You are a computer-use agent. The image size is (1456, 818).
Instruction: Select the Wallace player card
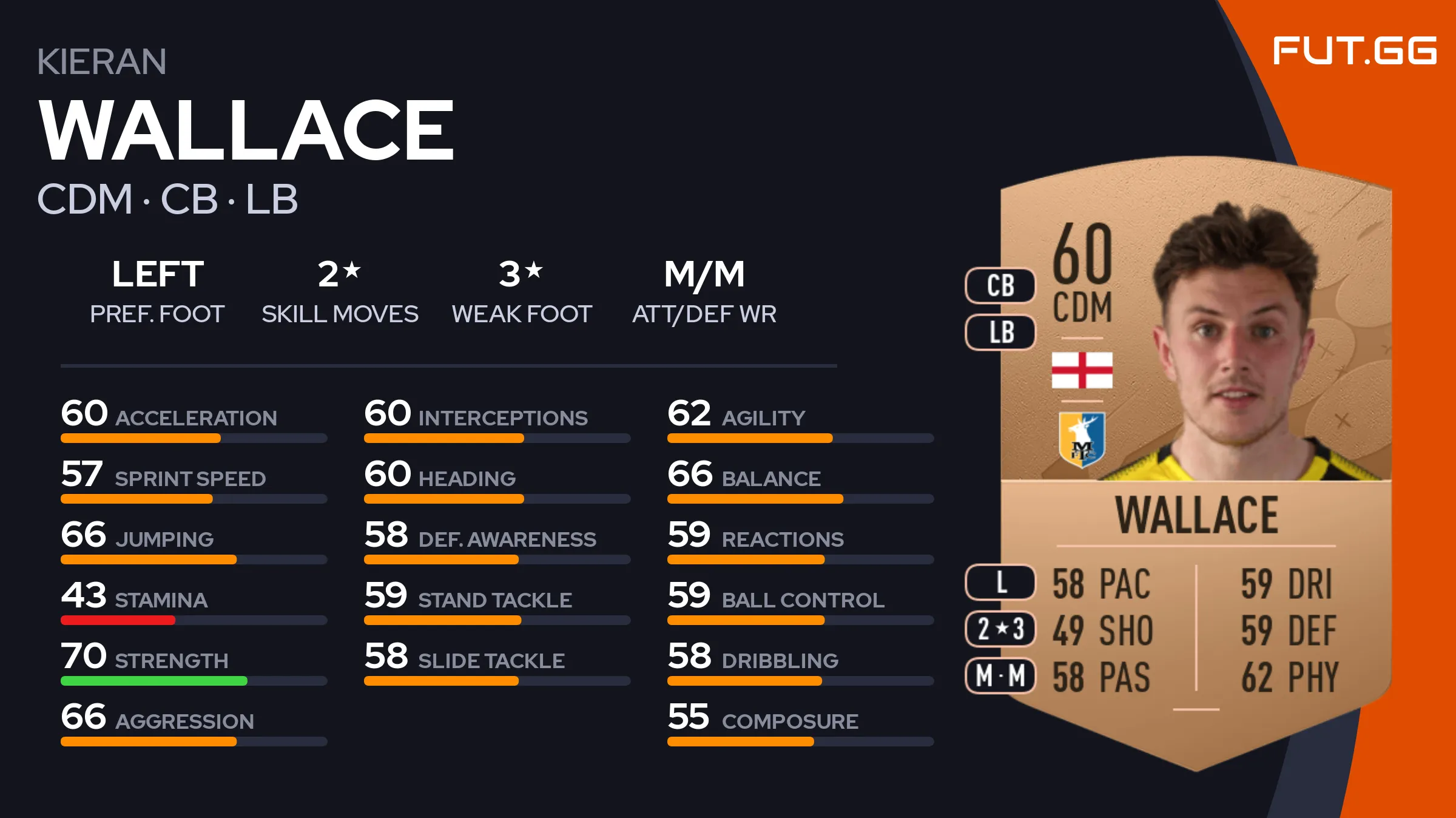(x=1195, y=461)
